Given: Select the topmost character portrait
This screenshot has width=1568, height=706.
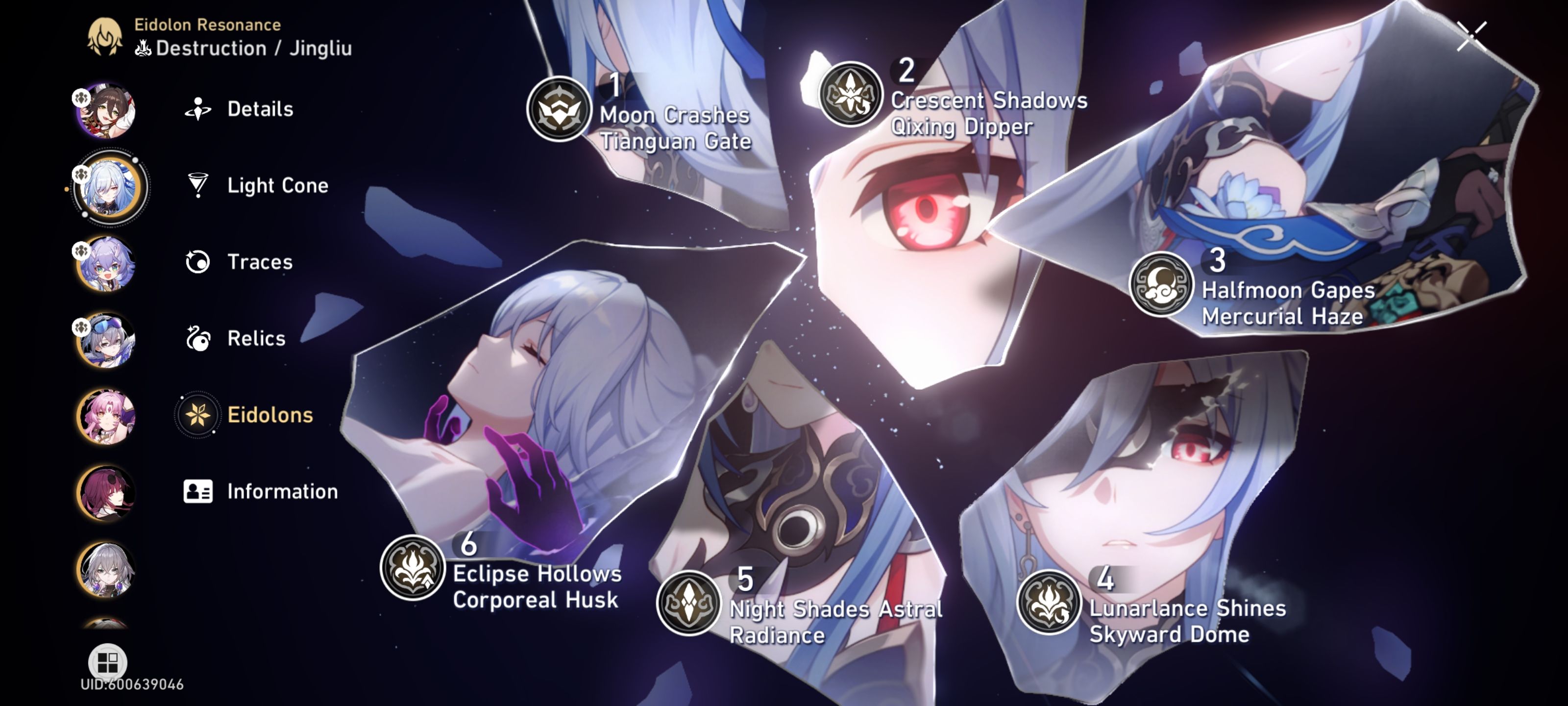Looking at the screenshot, I should [x=105, y=110].
